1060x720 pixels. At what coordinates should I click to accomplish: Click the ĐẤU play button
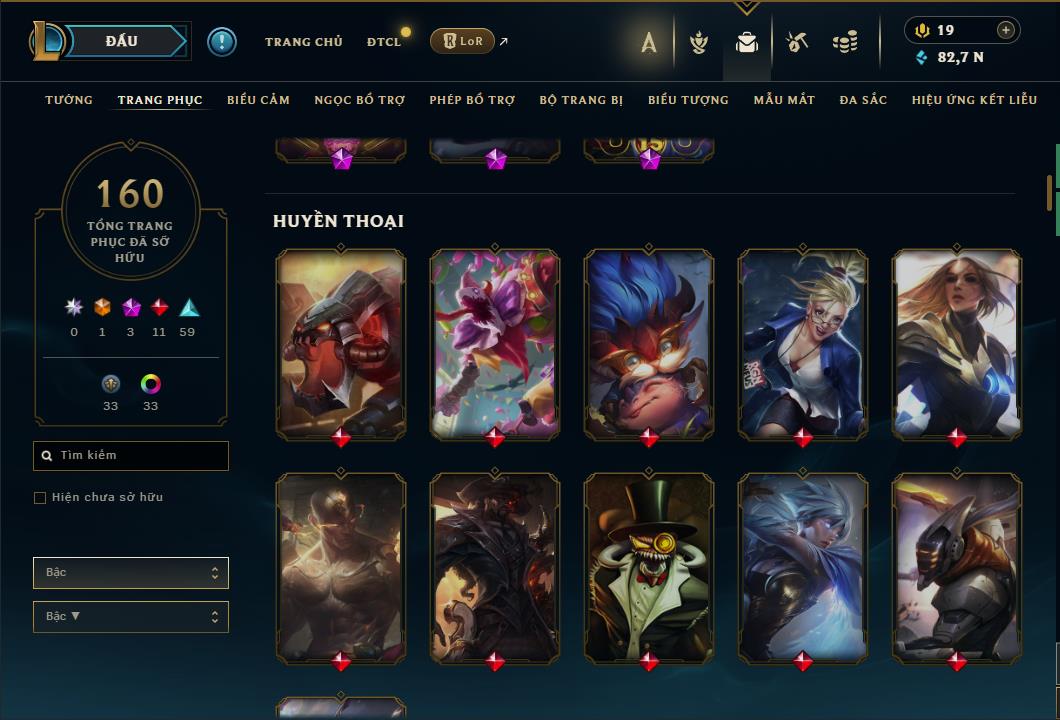pos(122,41)
